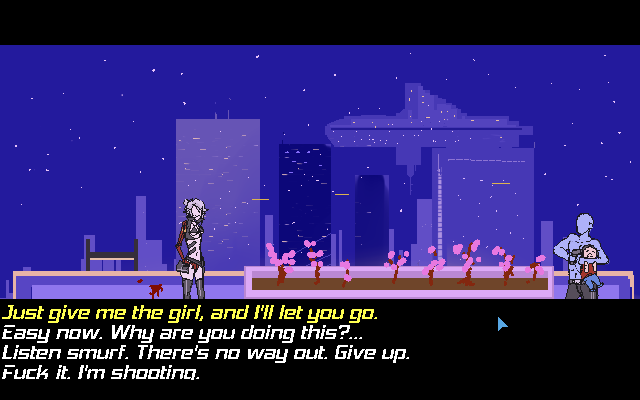Select "Easy now. Why are you doing this?" reply

182,333
